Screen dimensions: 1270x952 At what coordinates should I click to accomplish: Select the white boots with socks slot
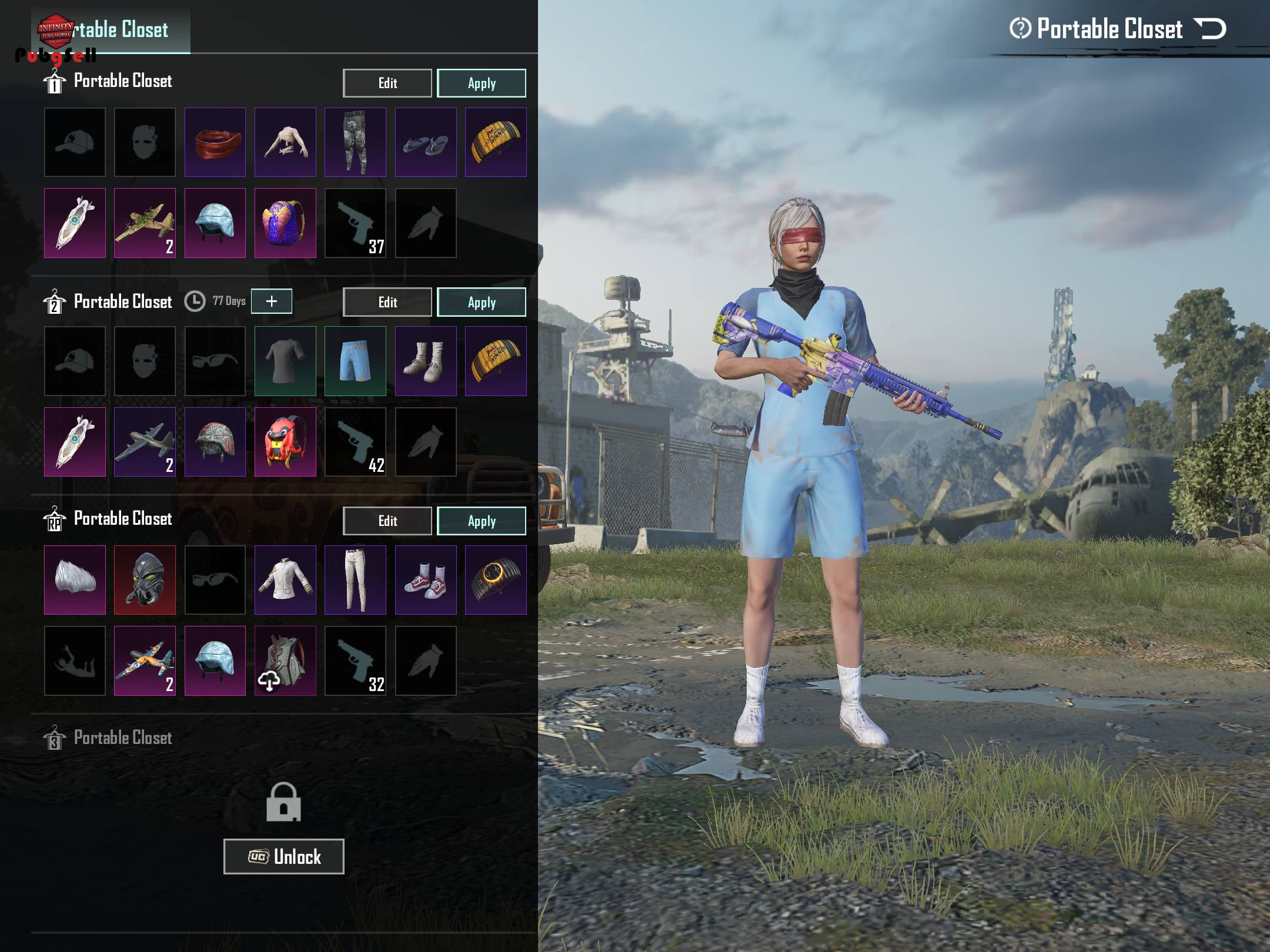tap(426, 361)
